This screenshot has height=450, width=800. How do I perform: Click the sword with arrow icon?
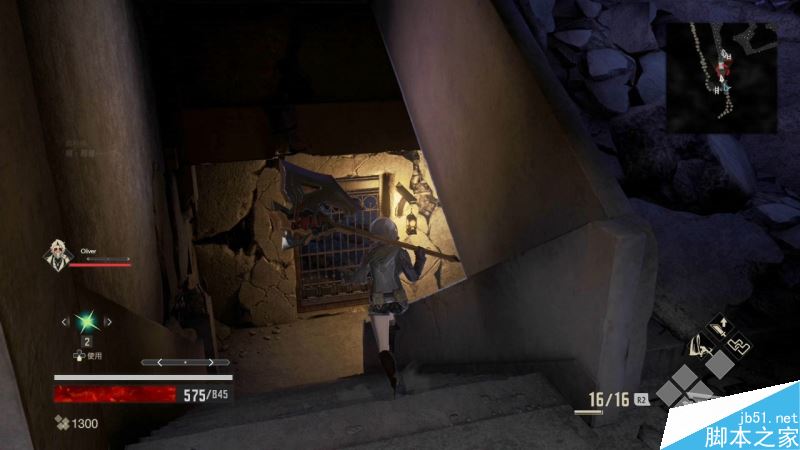(x=718, y=327)
